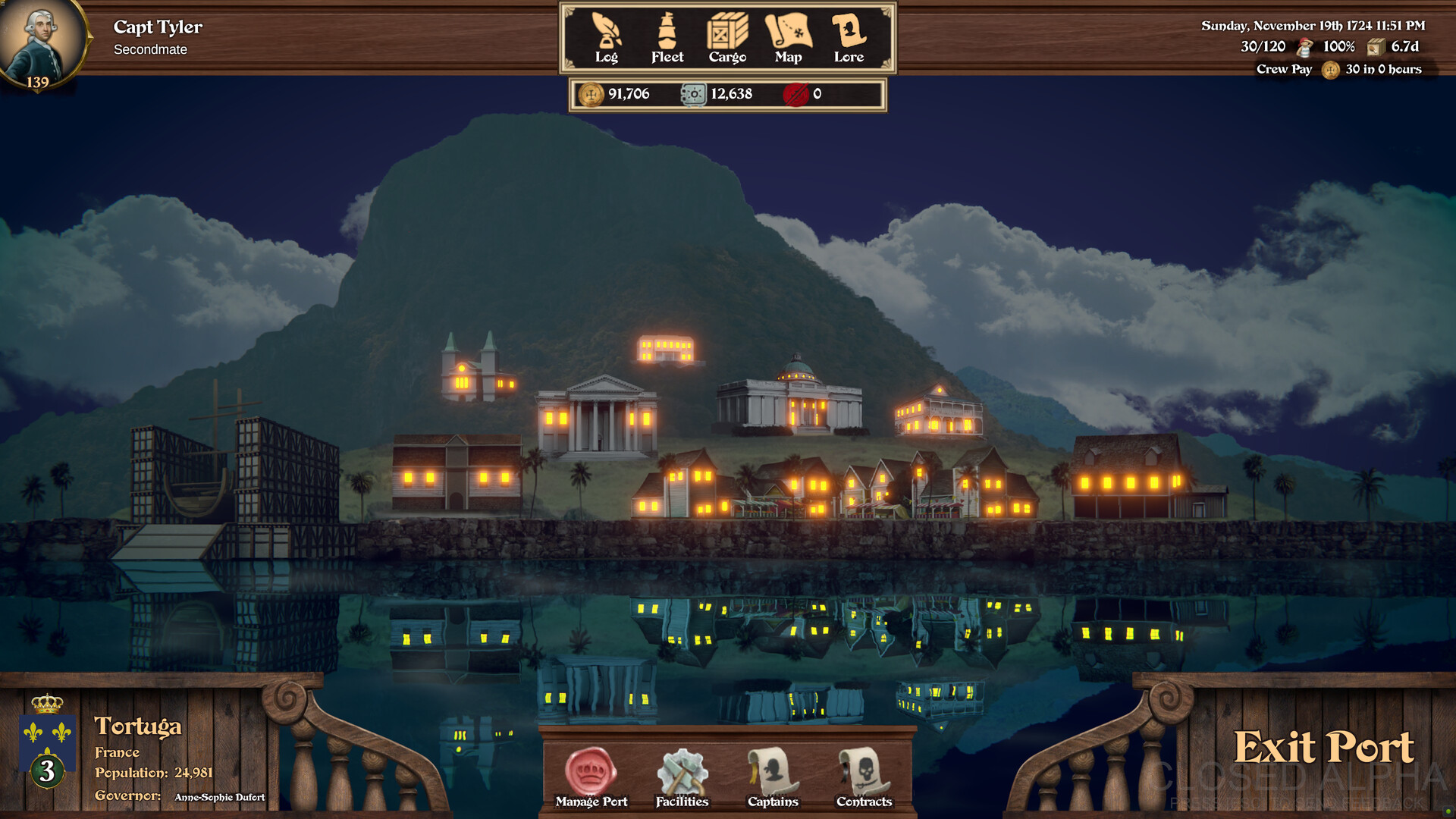This screenshot has width=1456, height=819.
Task: Click Exit Port to leave Tortuga
Action: click(x=1323, y=748)
